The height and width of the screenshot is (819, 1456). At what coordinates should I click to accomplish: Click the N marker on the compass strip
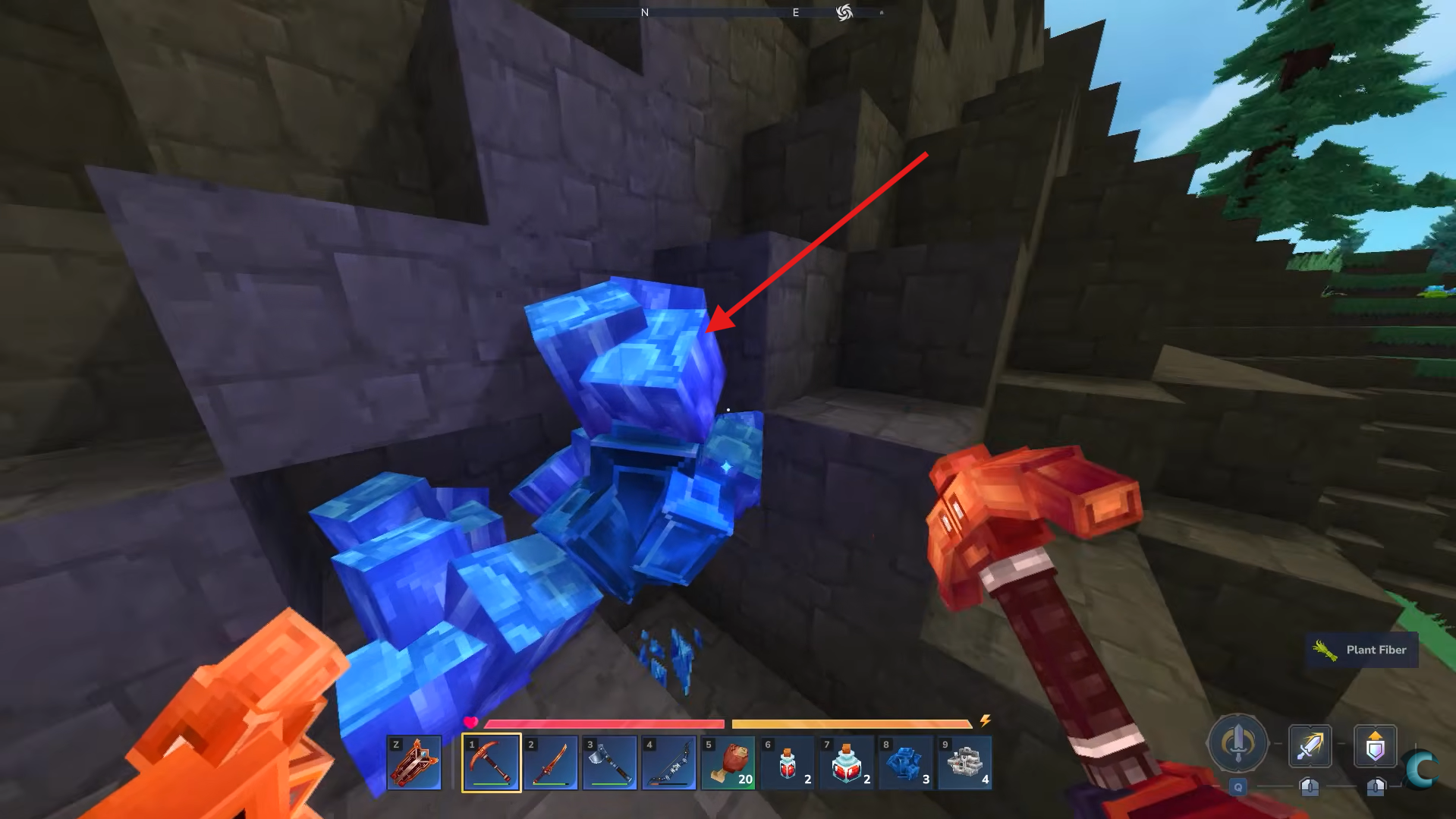643,12
